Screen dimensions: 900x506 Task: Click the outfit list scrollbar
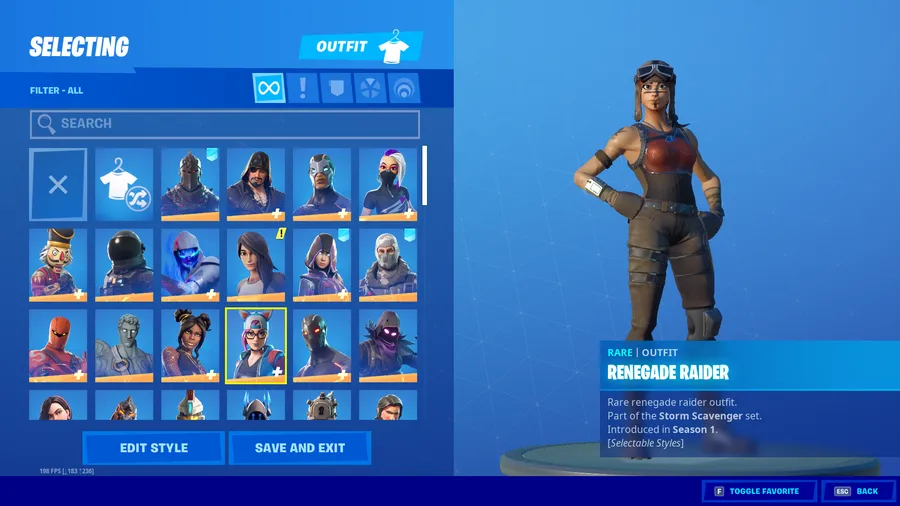pyautogui.click(x=425, y=175)
